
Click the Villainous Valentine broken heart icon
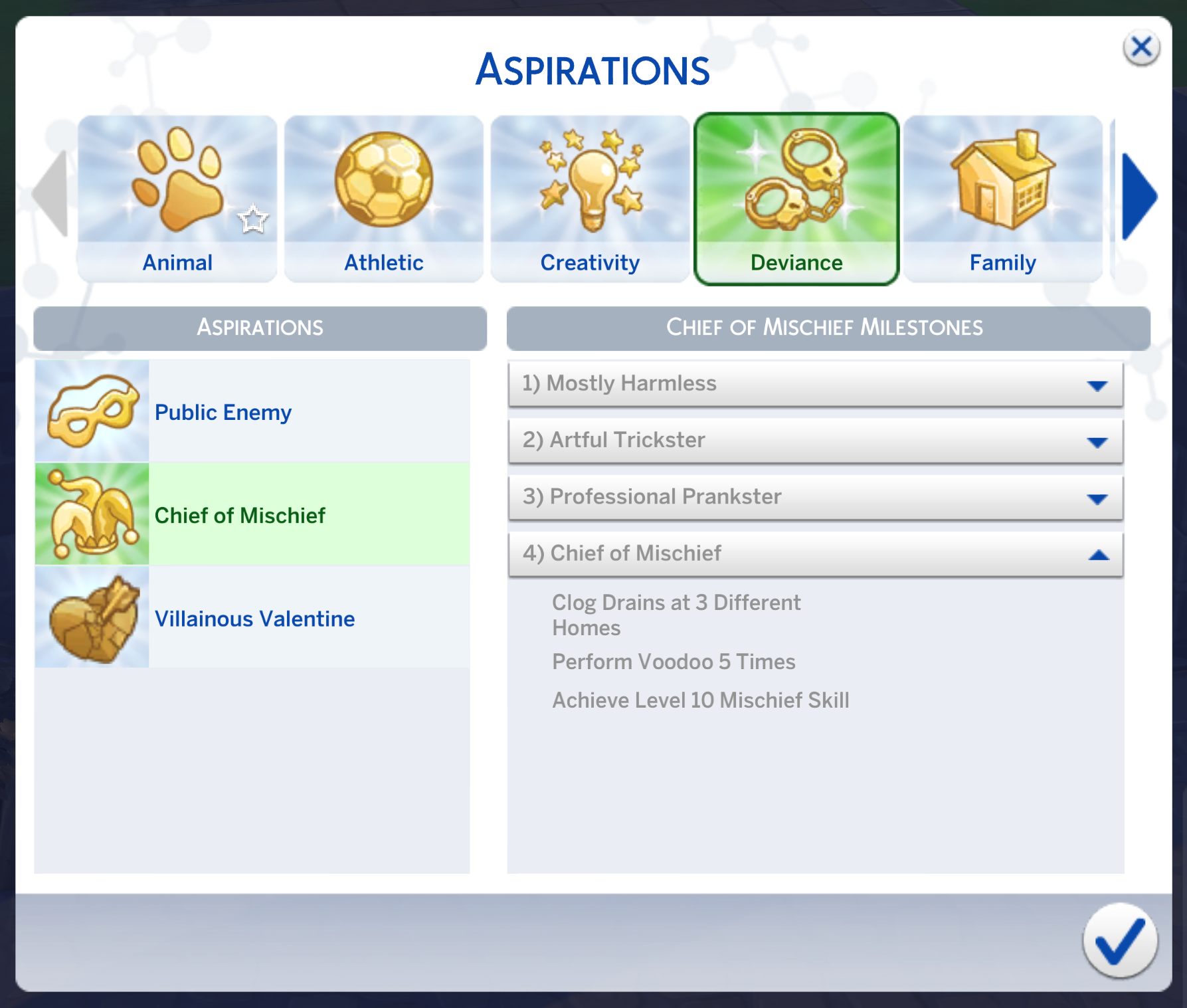coord(92,618)
